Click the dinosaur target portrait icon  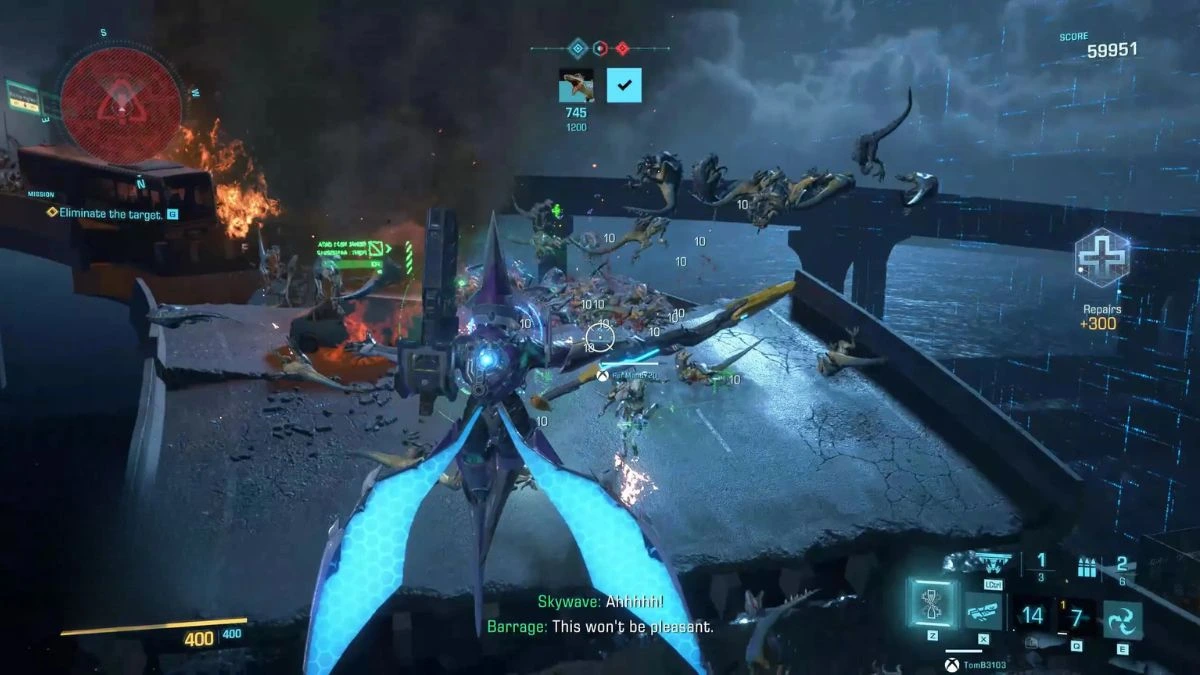tap(576, 86)
